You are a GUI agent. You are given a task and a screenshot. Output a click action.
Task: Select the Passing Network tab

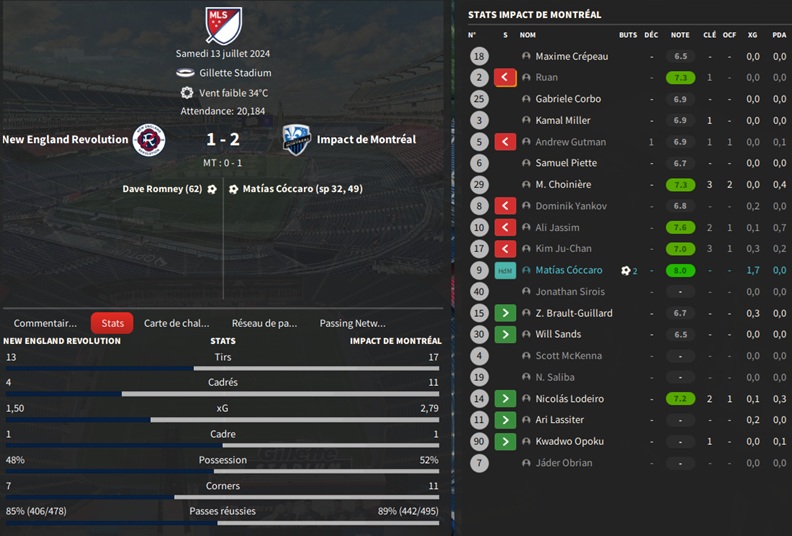point(352,323)
